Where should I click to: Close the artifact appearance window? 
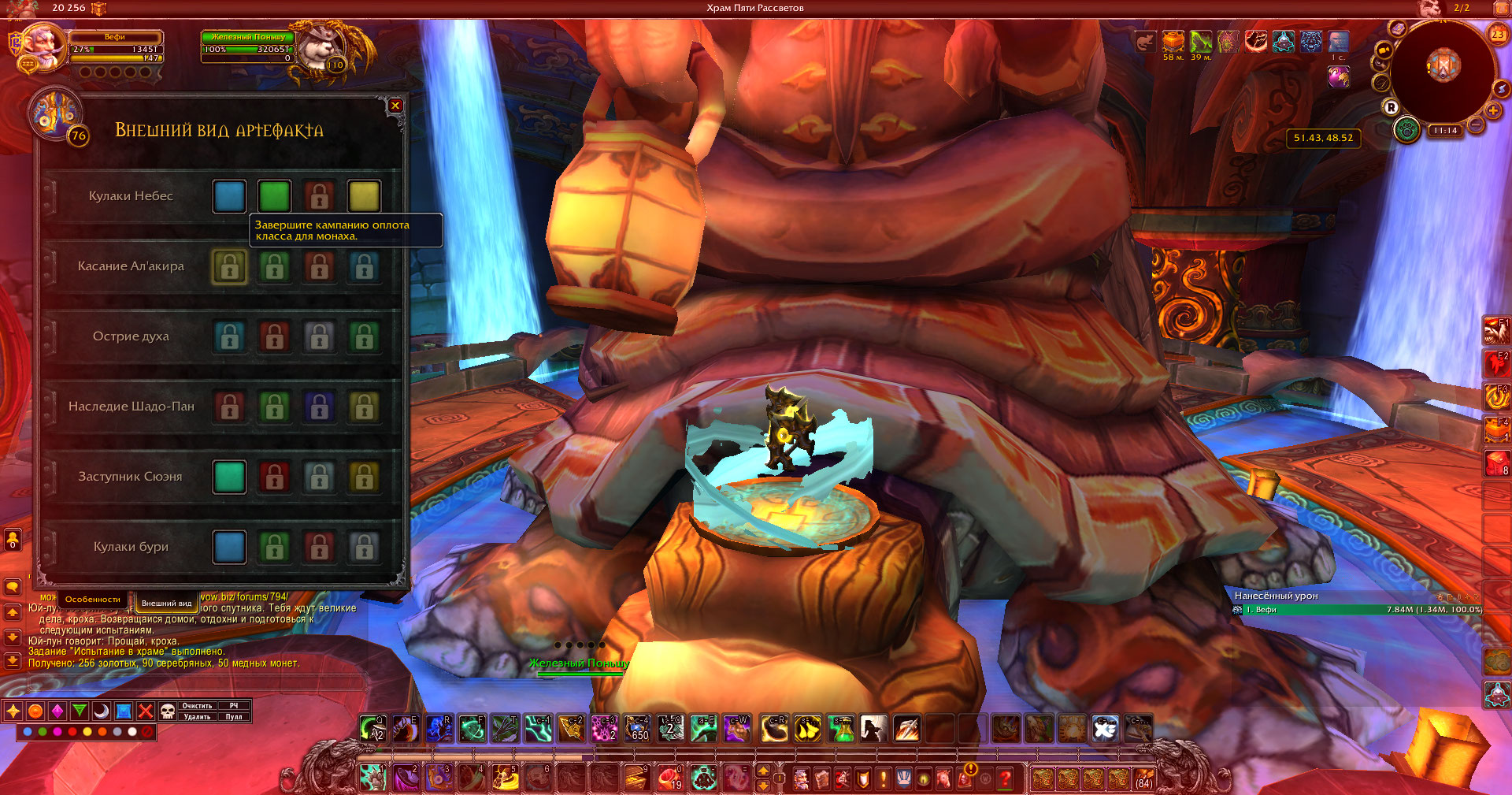pyautogui.click(x=395, y=106)
